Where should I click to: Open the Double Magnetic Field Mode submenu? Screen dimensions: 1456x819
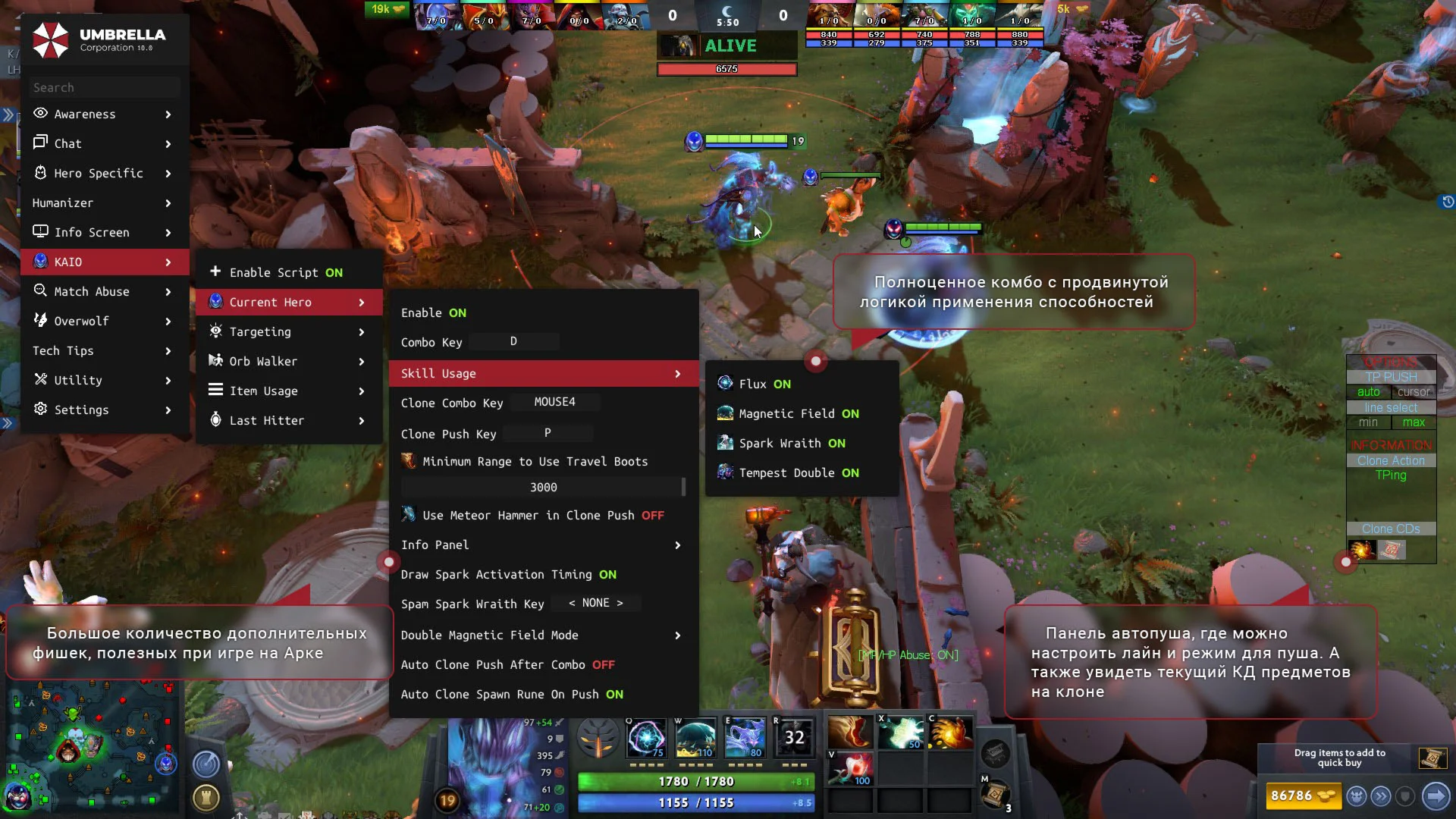[490, 635]
